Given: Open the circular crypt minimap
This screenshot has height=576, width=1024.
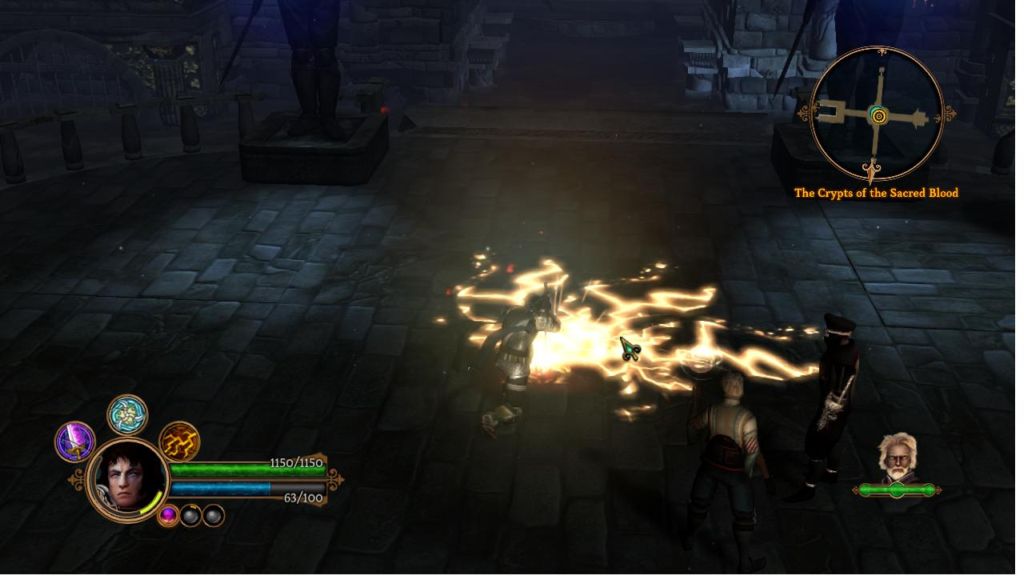Looking at the screenshot, I should tap(877, 114).
